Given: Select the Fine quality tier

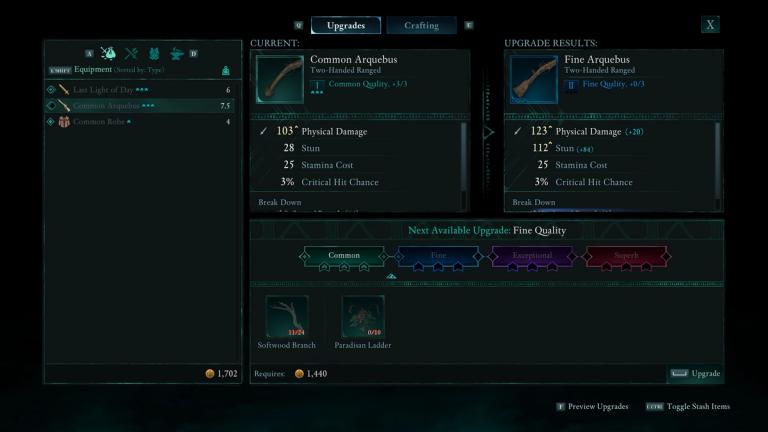Looking at the screenshot, I should 438,257.
